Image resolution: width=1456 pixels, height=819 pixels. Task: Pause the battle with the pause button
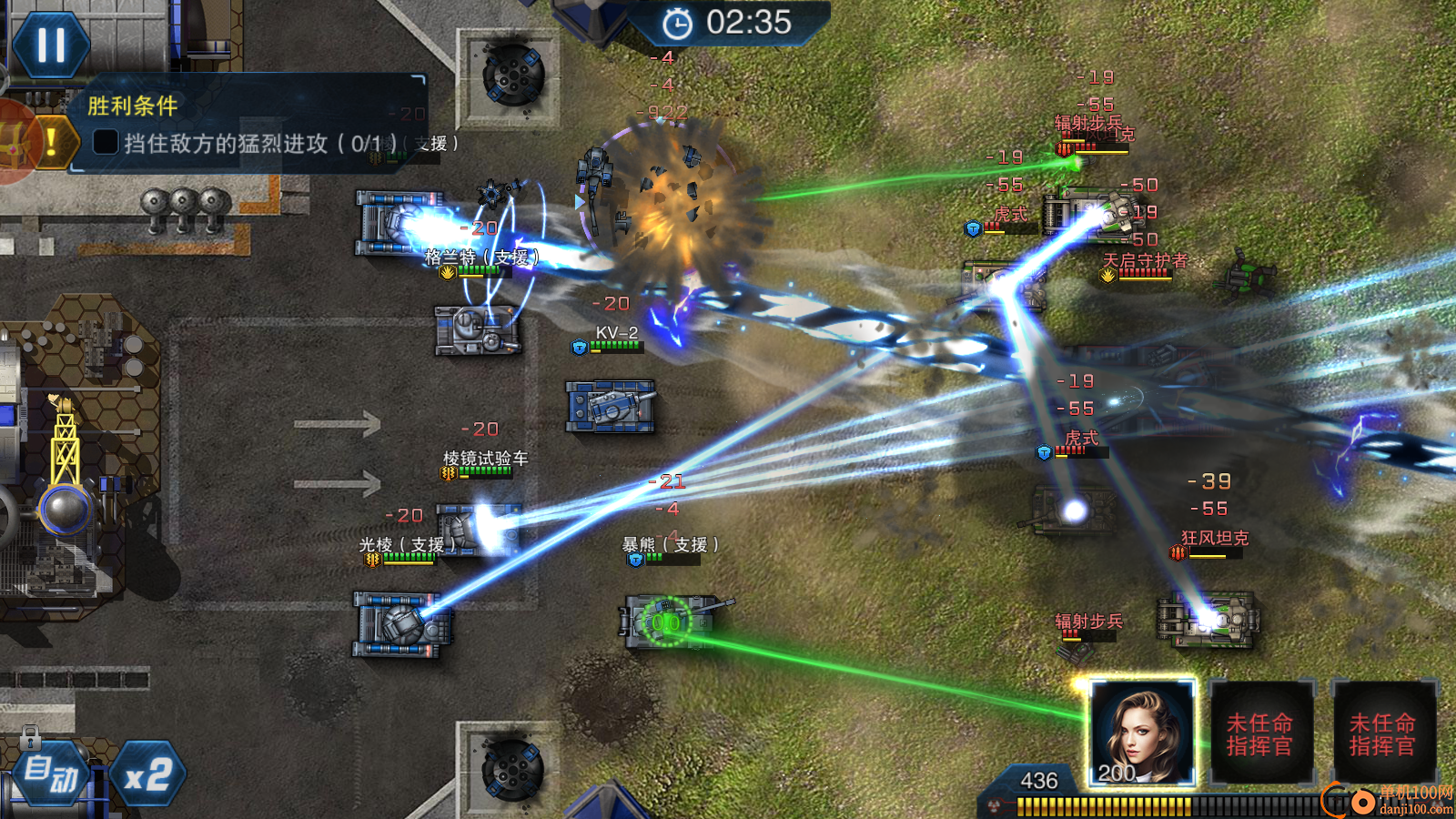[x=51, y=44]
